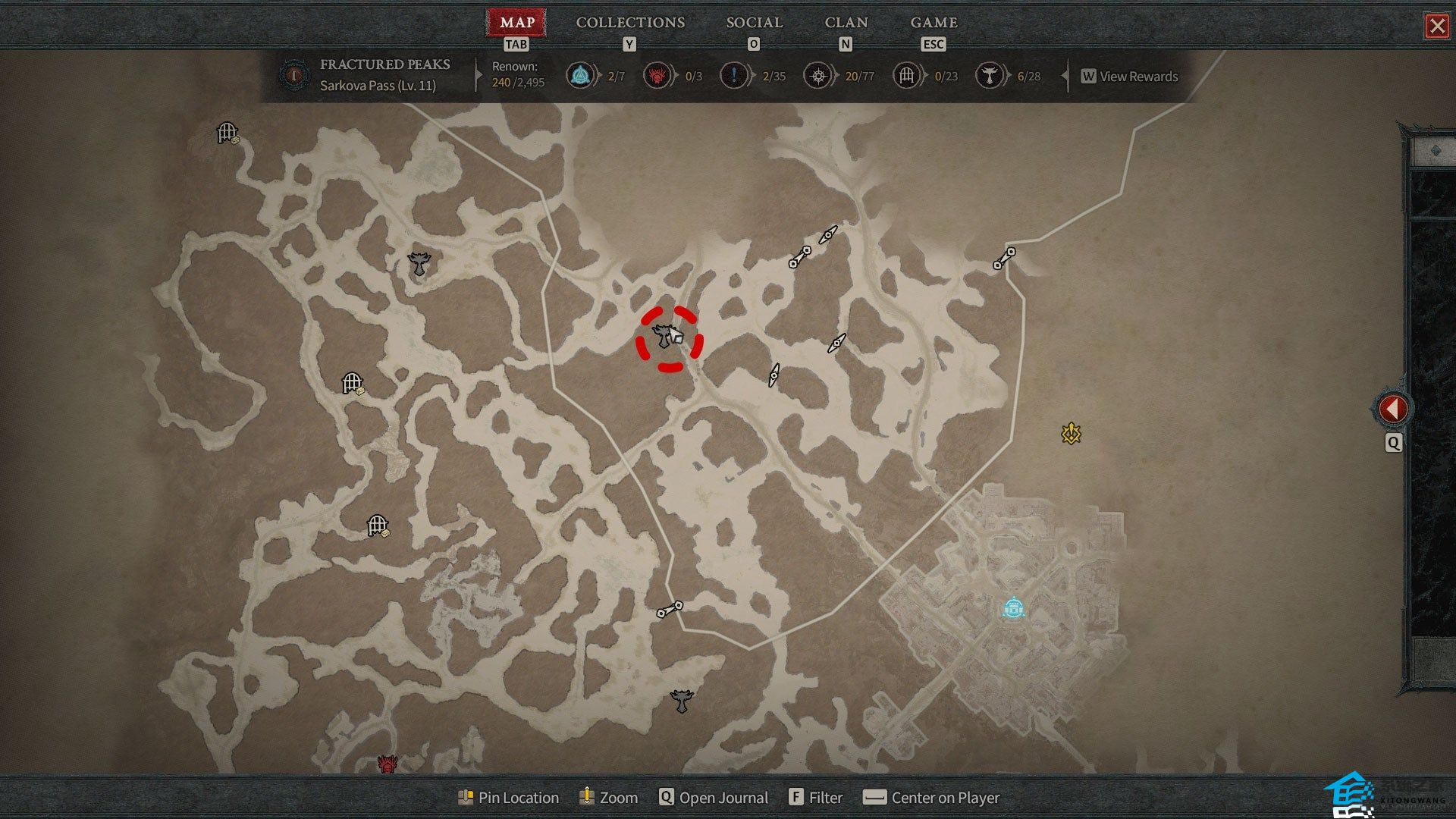Switch to the Map tab
This screenshot has height=819, width=1456.
click(x=517, y=23)
